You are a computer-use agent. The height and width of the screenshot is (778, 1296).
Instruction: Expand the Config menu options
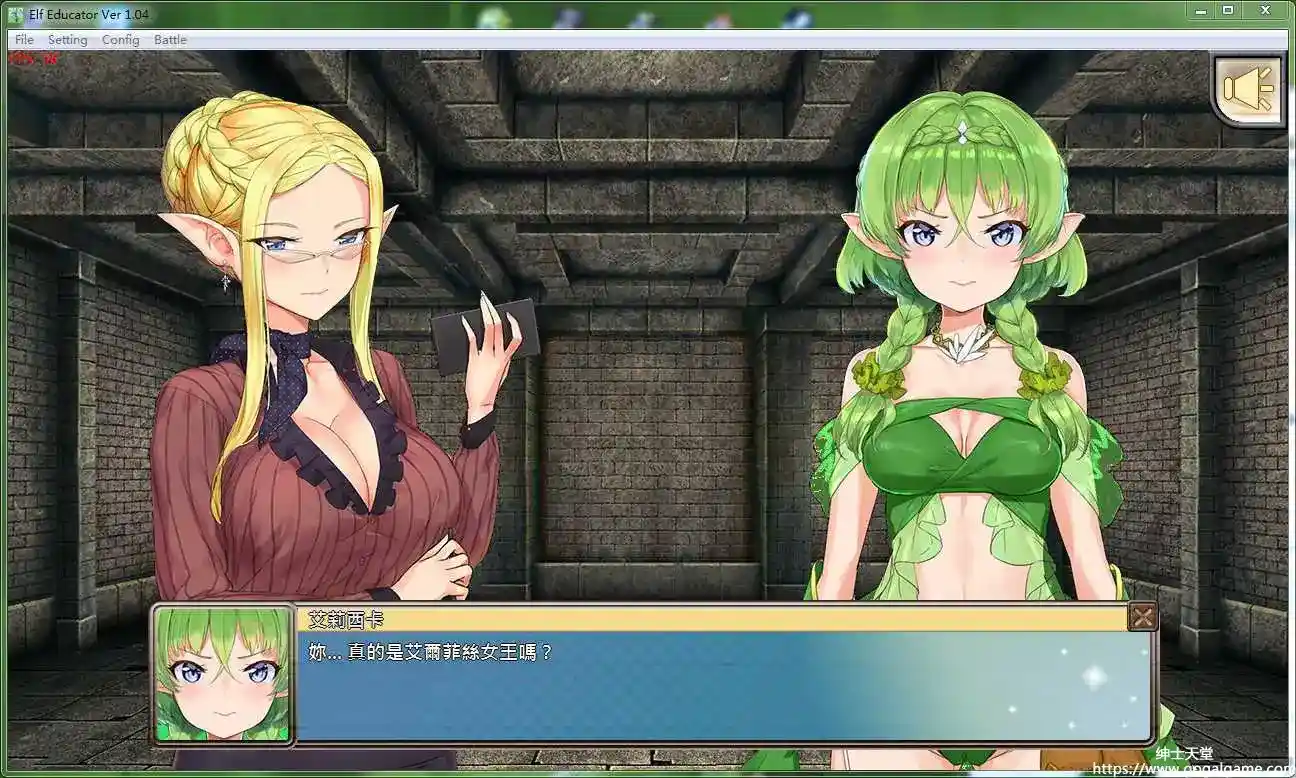(120, 39)
